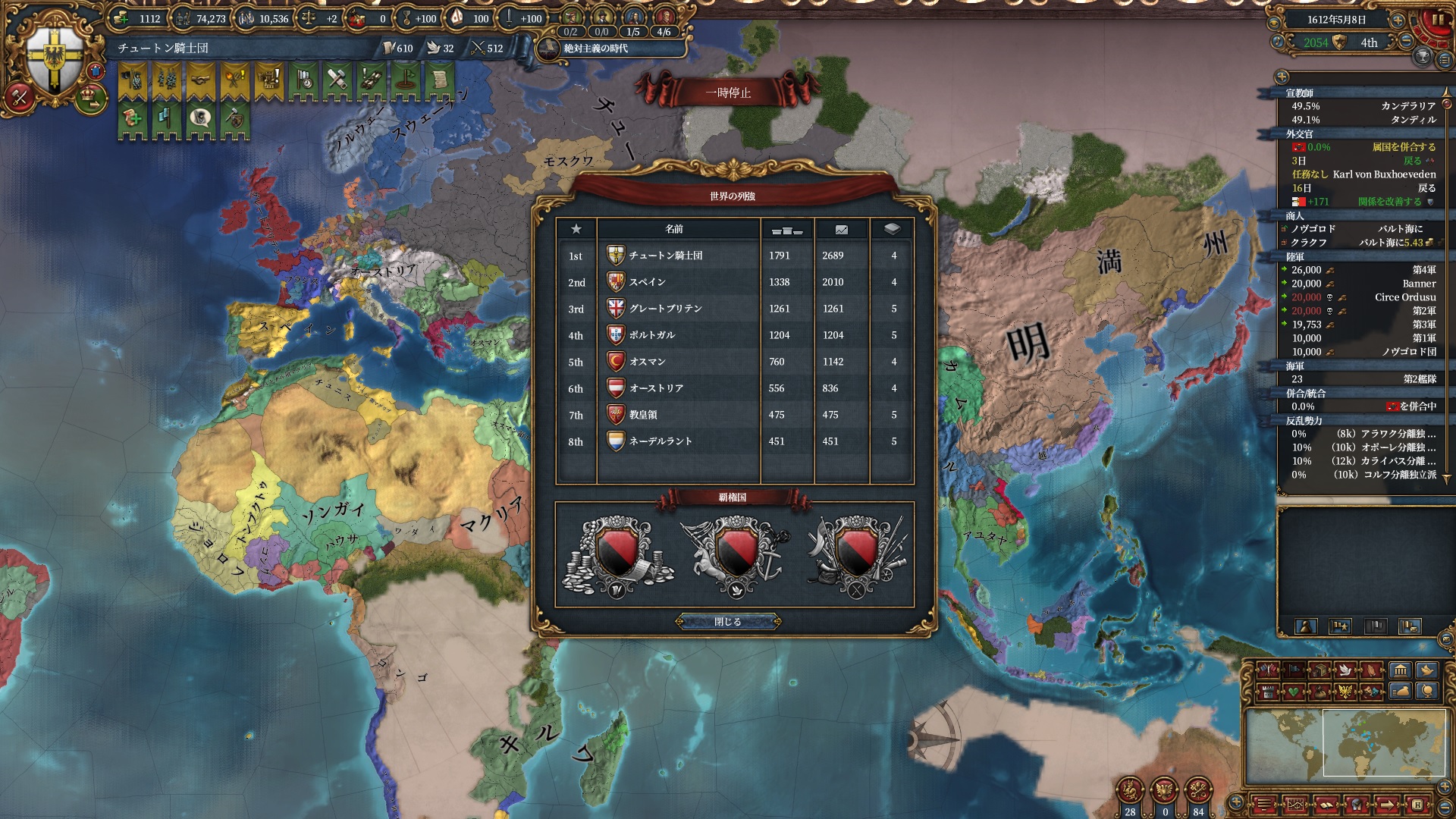Screen dimensions: 1456x819
Task: Select 第2艦隊 fleet in the outliner
Action: pyautogui.click(x=1419, y=379)
